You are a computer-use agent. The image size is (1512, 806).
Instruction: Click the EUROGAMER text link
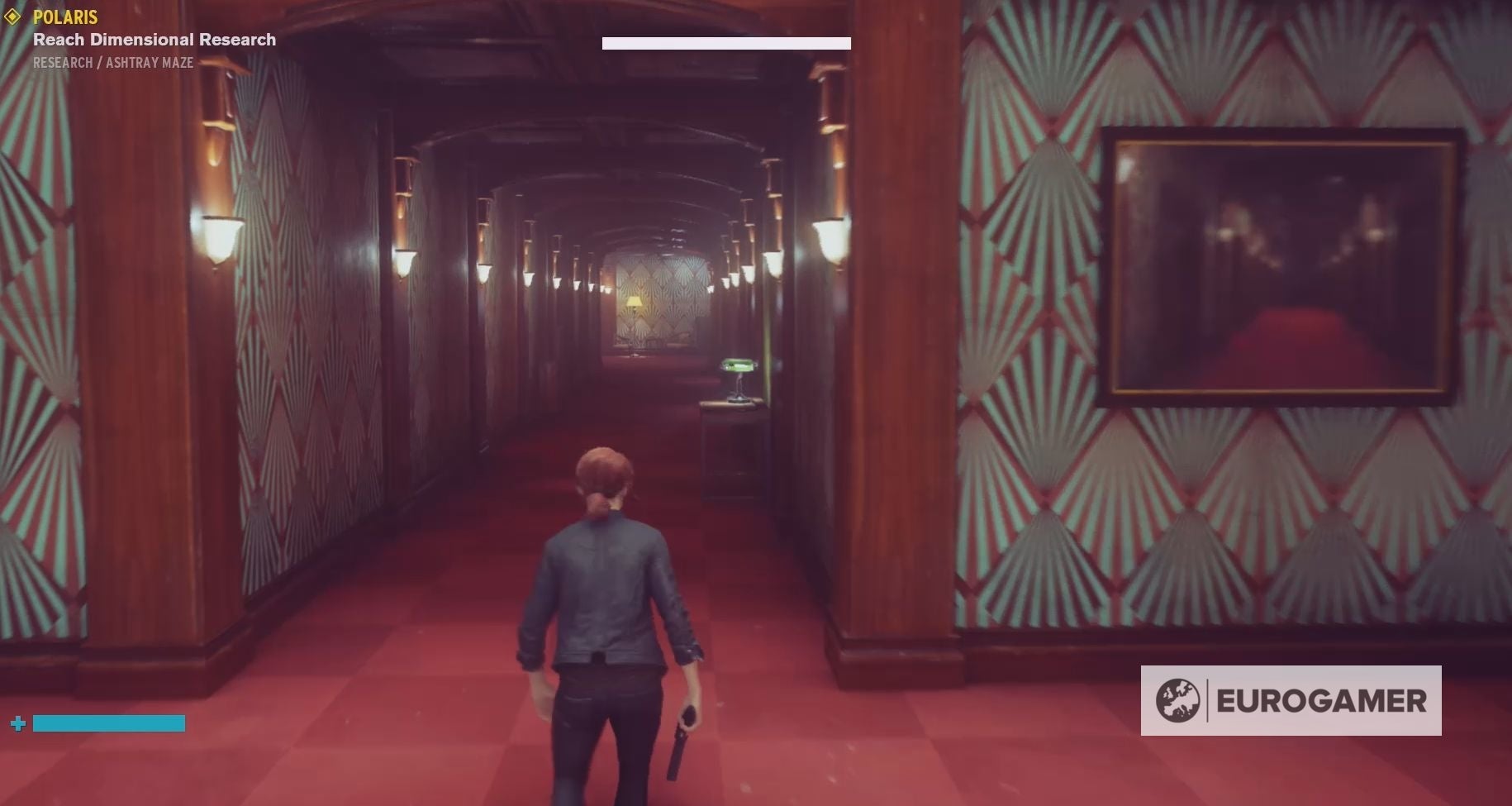1322,701
